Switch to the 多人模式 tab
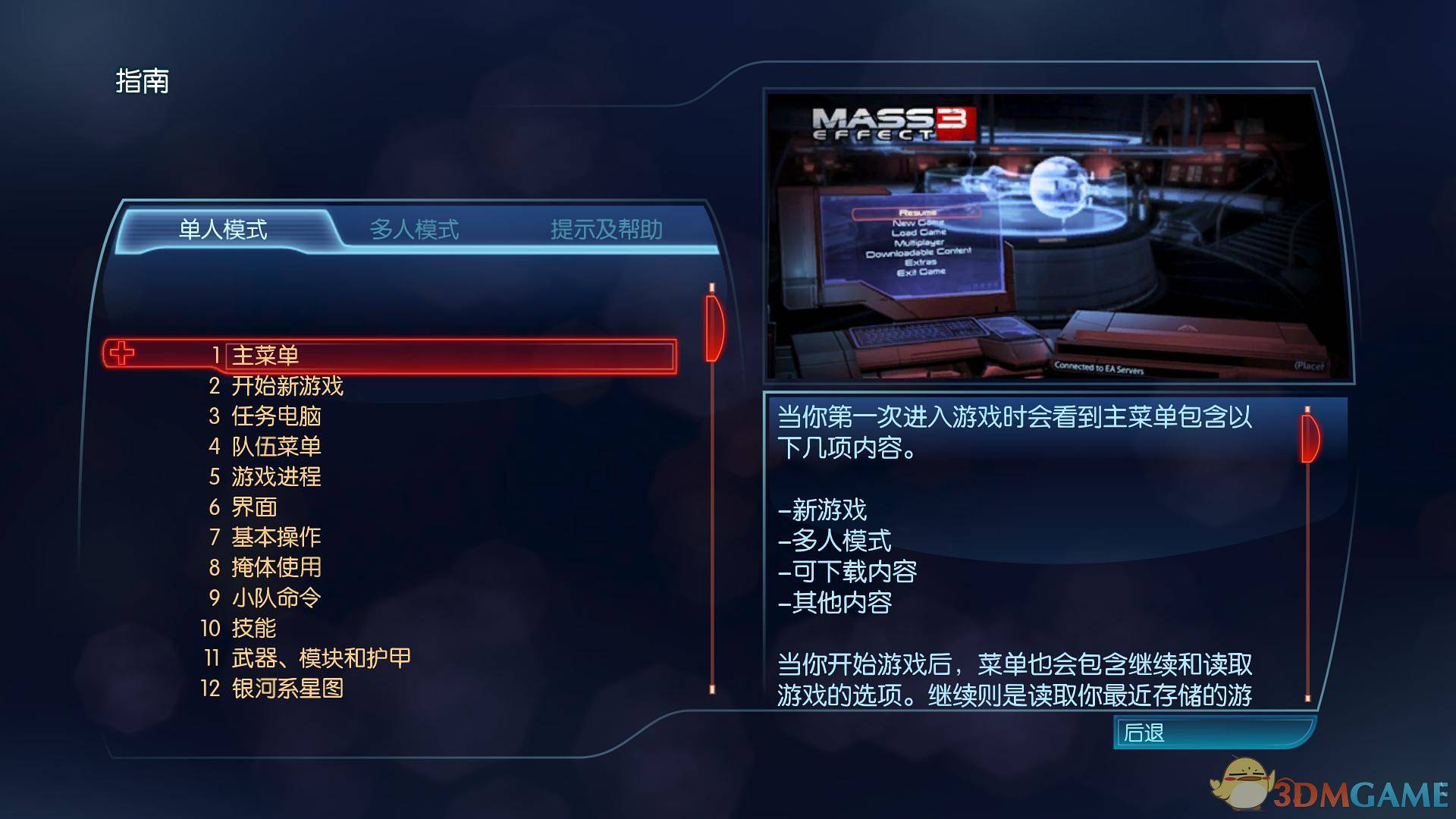This screenshot has height=819, width=1456. click(x=416, y=230)
